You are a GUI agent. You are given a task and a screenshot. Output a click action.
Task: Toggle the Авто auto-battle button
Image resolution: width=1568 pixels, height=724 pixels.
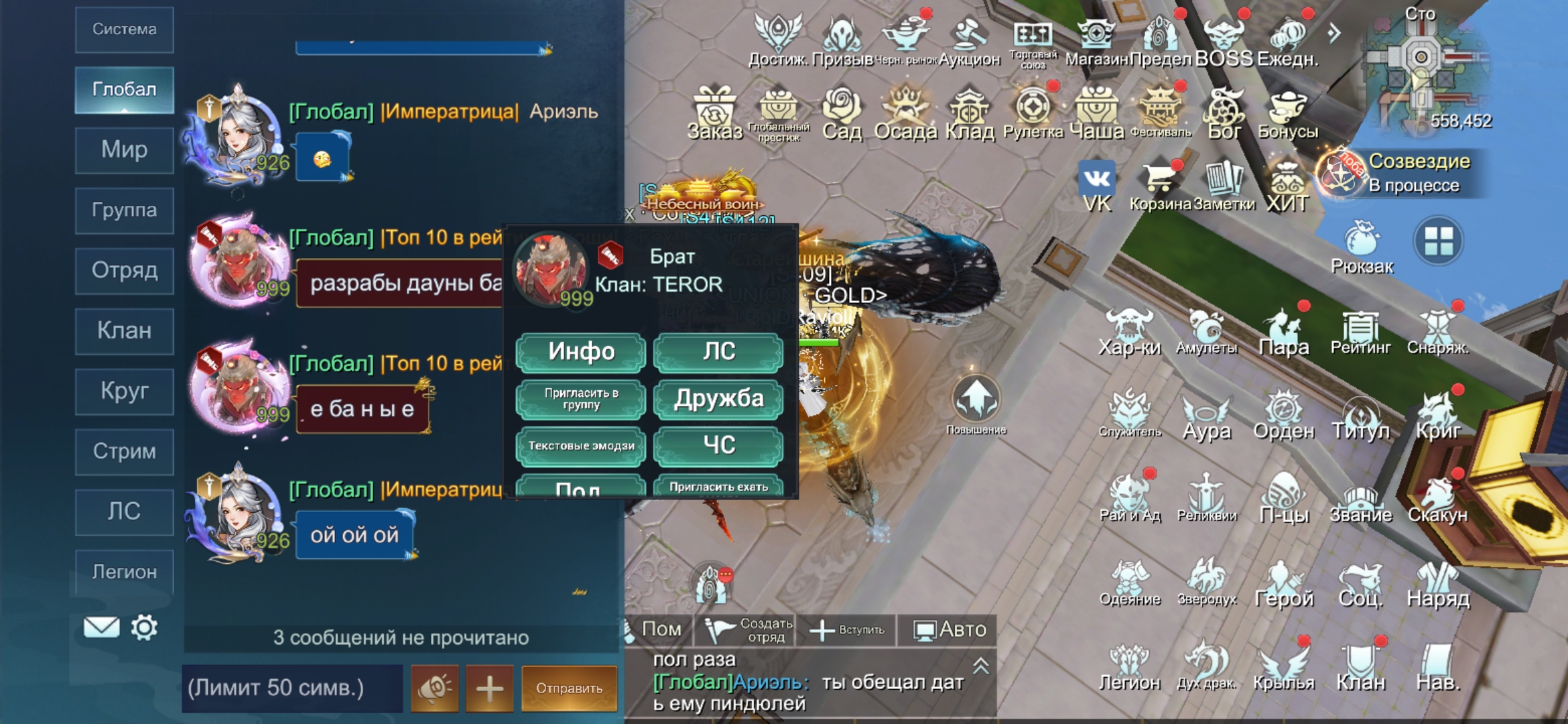tap(950, 629)
